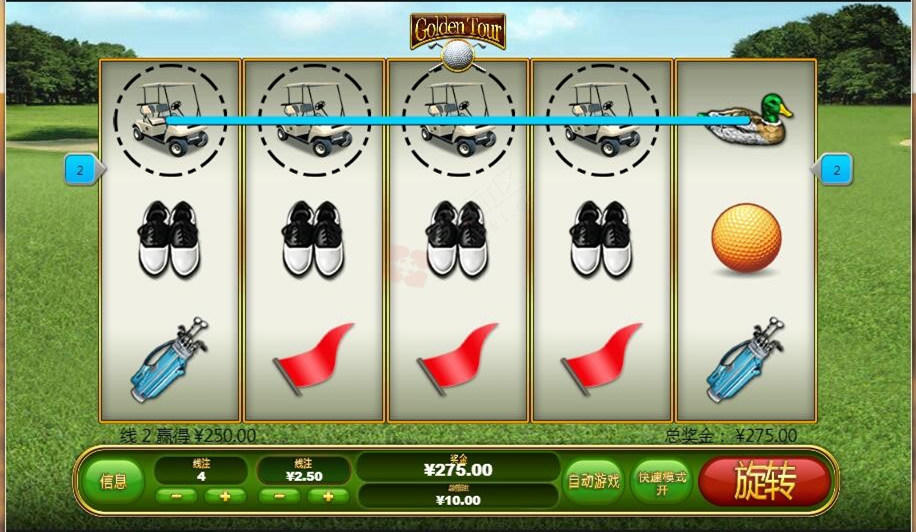
Task: Start 自动游戏 auto play
Action: tap(594, 481)
